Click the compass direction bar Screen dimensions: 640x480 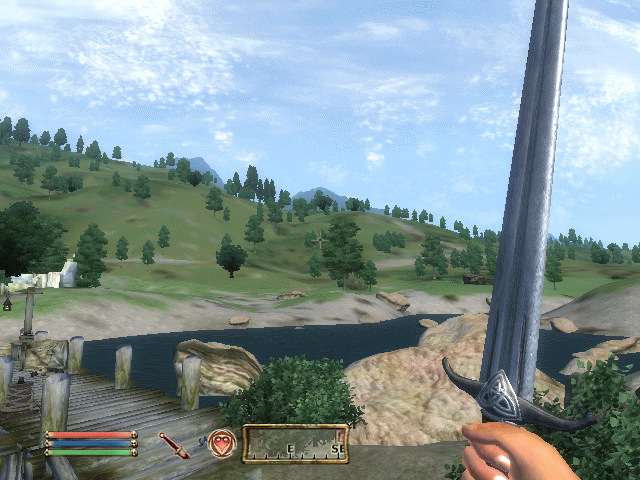point(295,443)
